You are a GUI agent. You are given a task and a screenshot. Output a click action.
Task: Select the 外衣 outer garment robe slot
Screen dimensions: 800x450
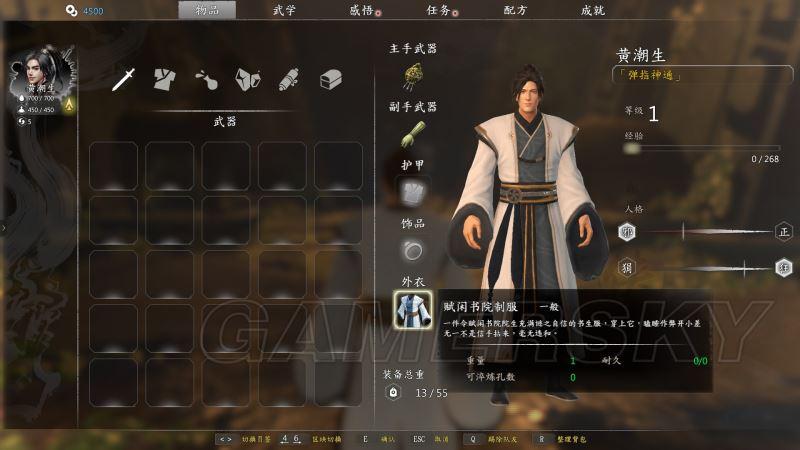click(411, 307)
